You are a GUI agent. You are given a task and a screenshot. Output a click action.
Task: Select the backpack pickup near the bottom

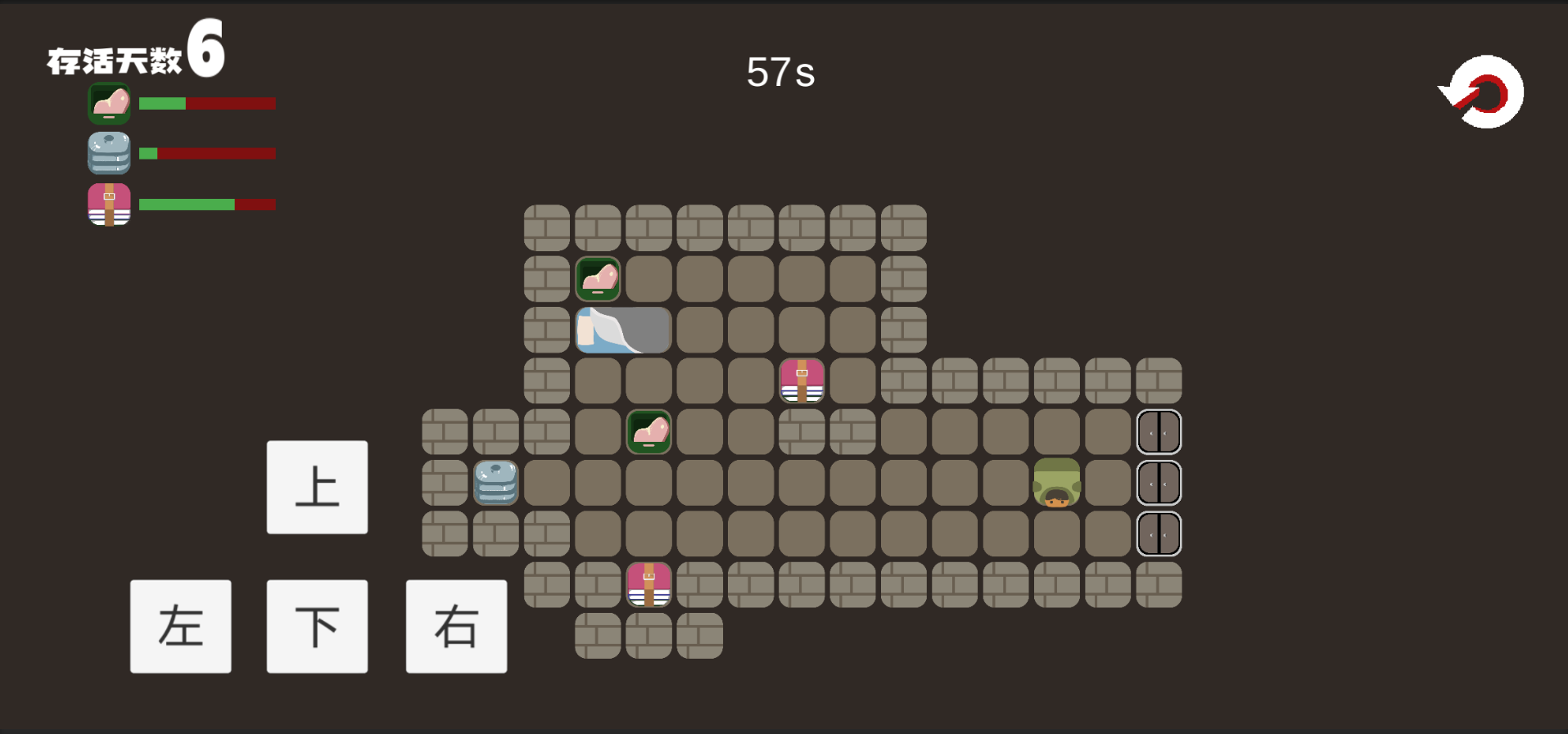click(x=649, y=584)
